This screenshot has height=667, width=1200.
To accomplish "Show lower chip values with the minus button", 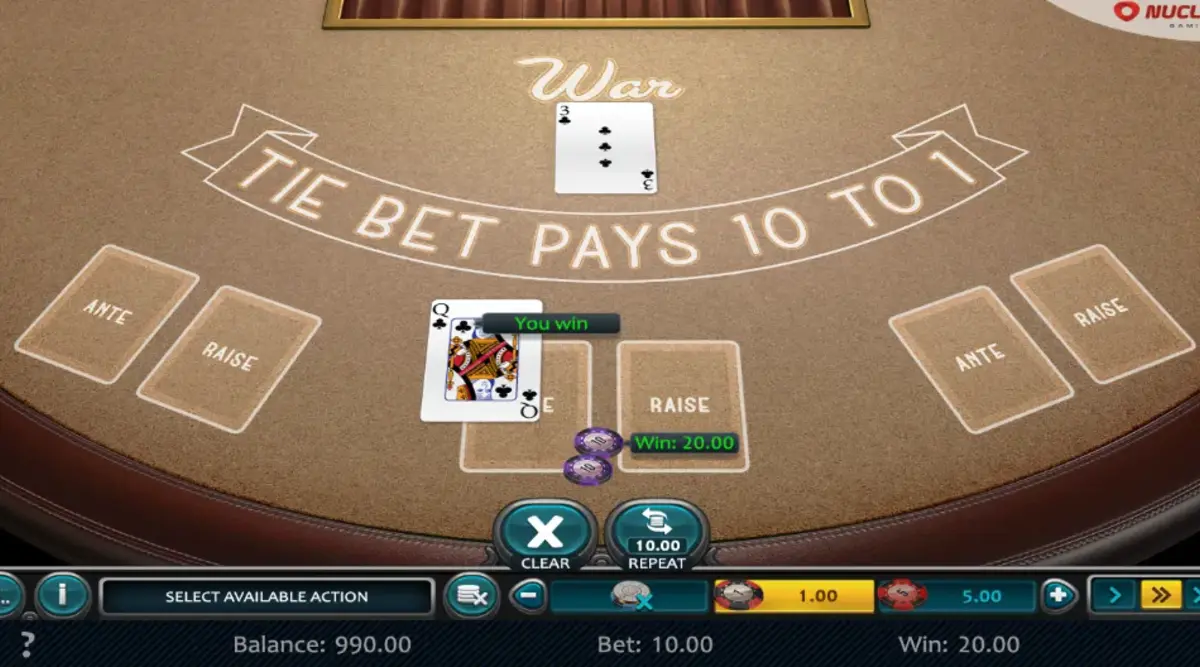I will click(x=529, y=596).
